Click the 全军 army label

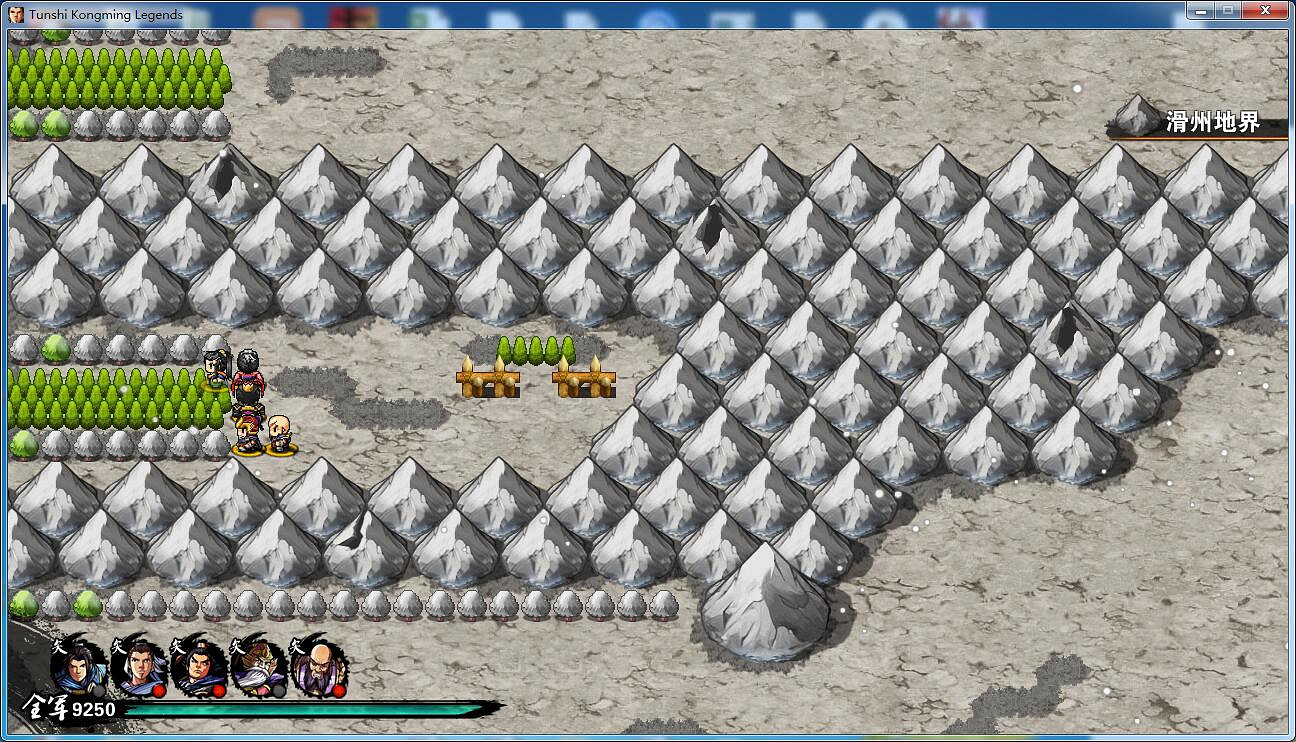(x=45, y=706)
